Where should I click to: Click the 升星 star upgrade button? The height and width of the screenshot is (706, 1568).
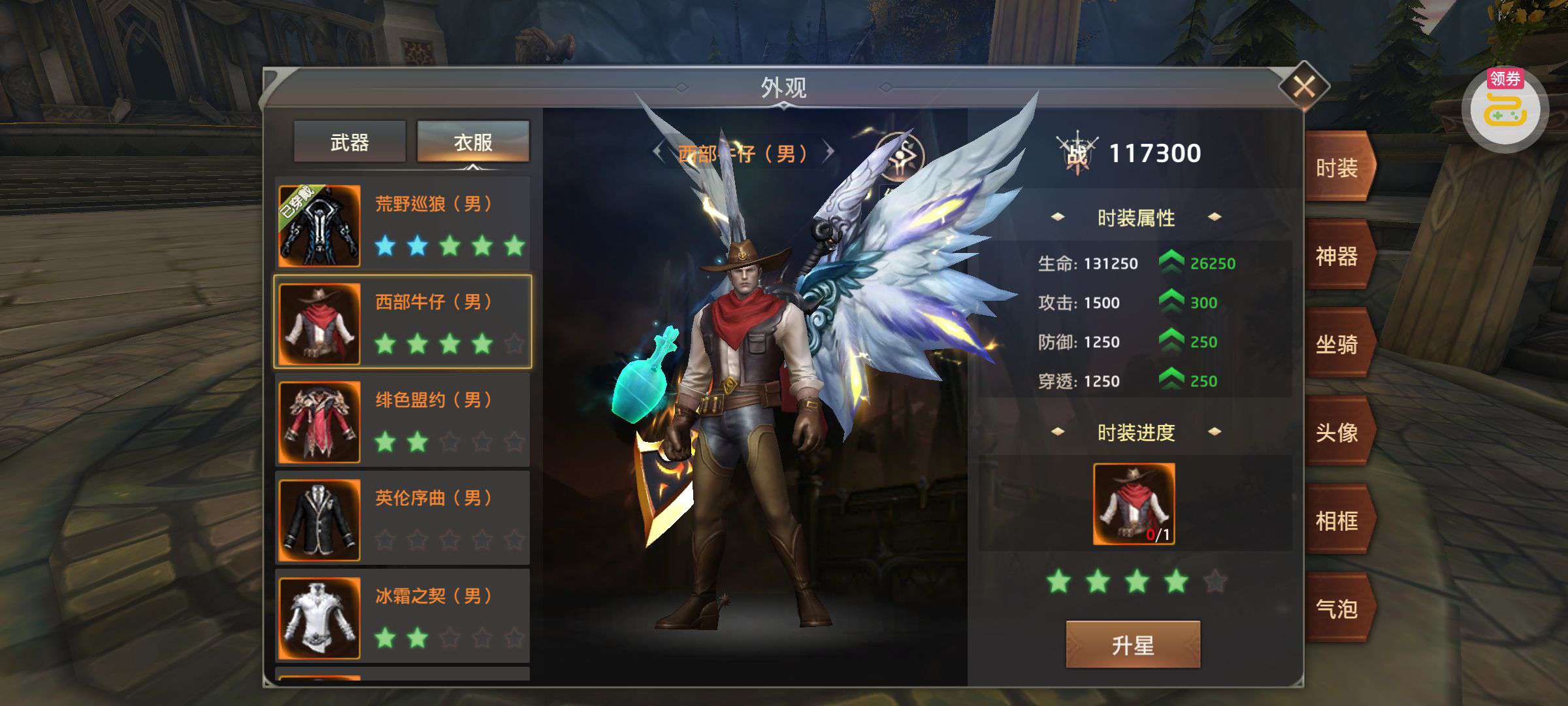[x=1133, y=645]
